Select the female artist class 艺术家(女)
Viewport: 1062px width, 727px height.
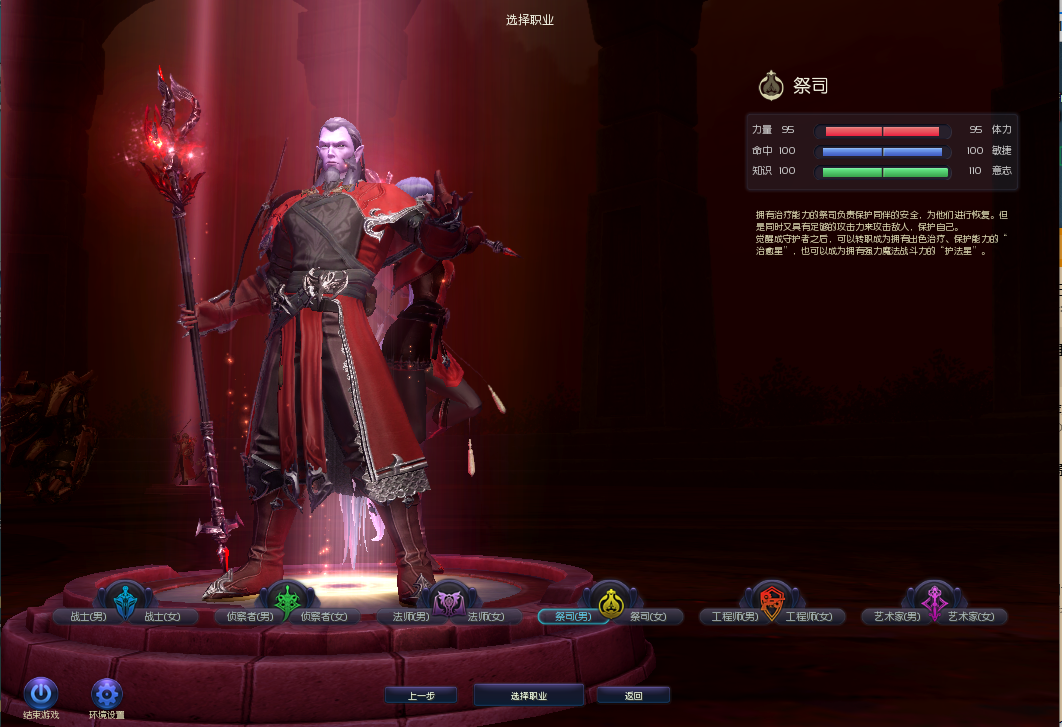point(972,617)
